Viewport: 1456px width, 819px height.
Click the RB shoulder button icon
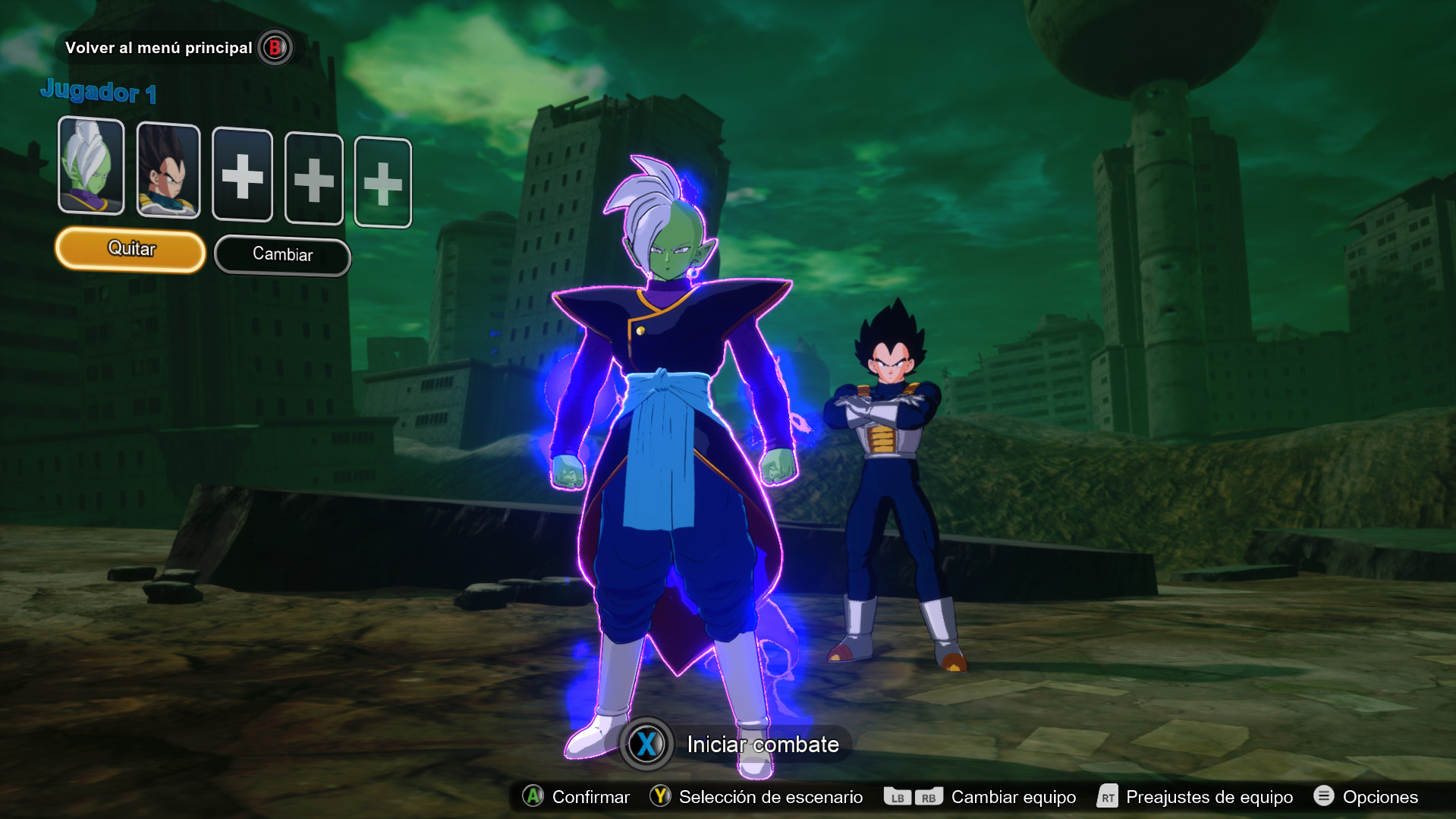[x=930, y=797]
